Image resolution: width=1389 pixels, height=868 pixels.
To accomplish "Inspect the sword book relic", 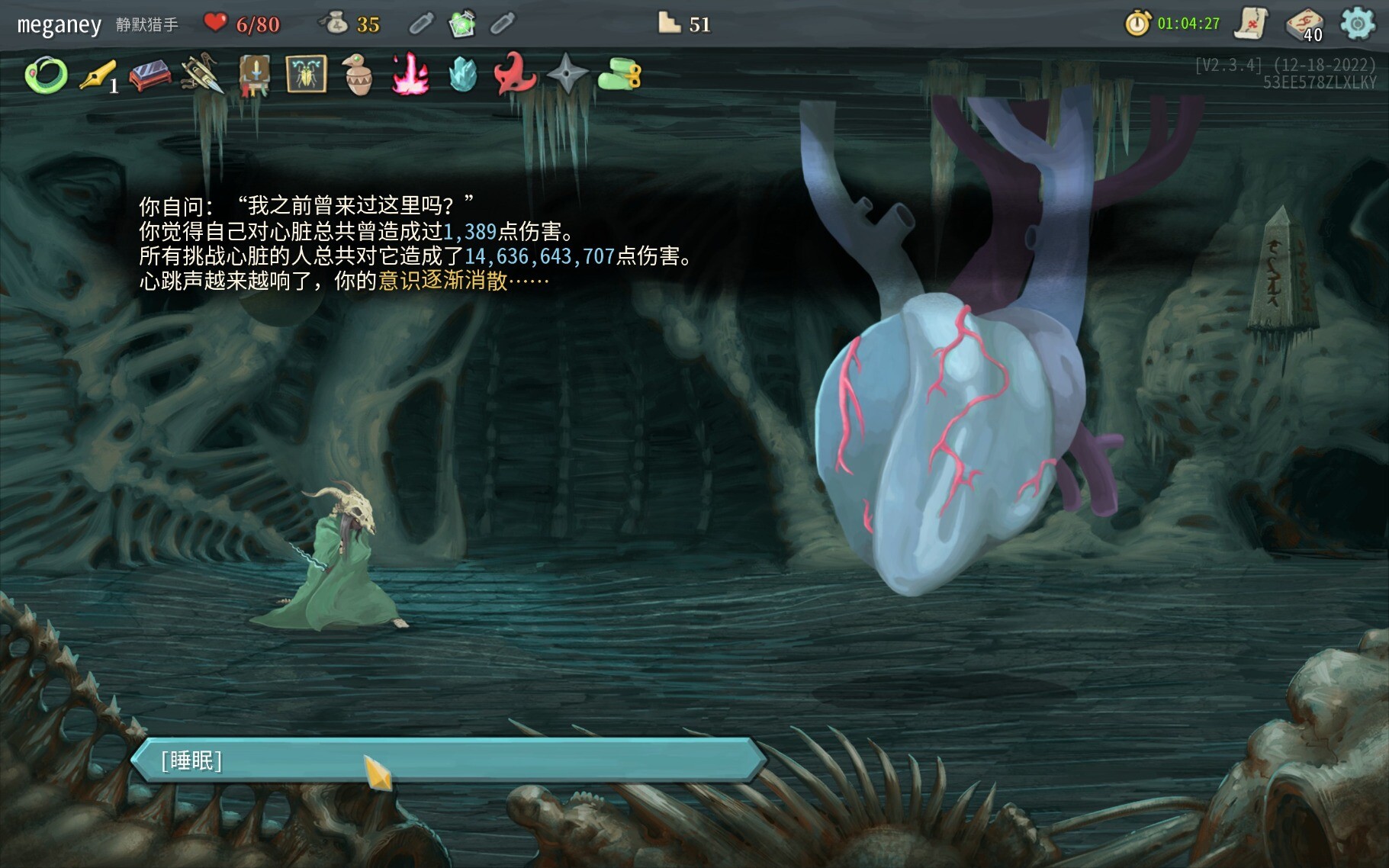I will [254, 76].
